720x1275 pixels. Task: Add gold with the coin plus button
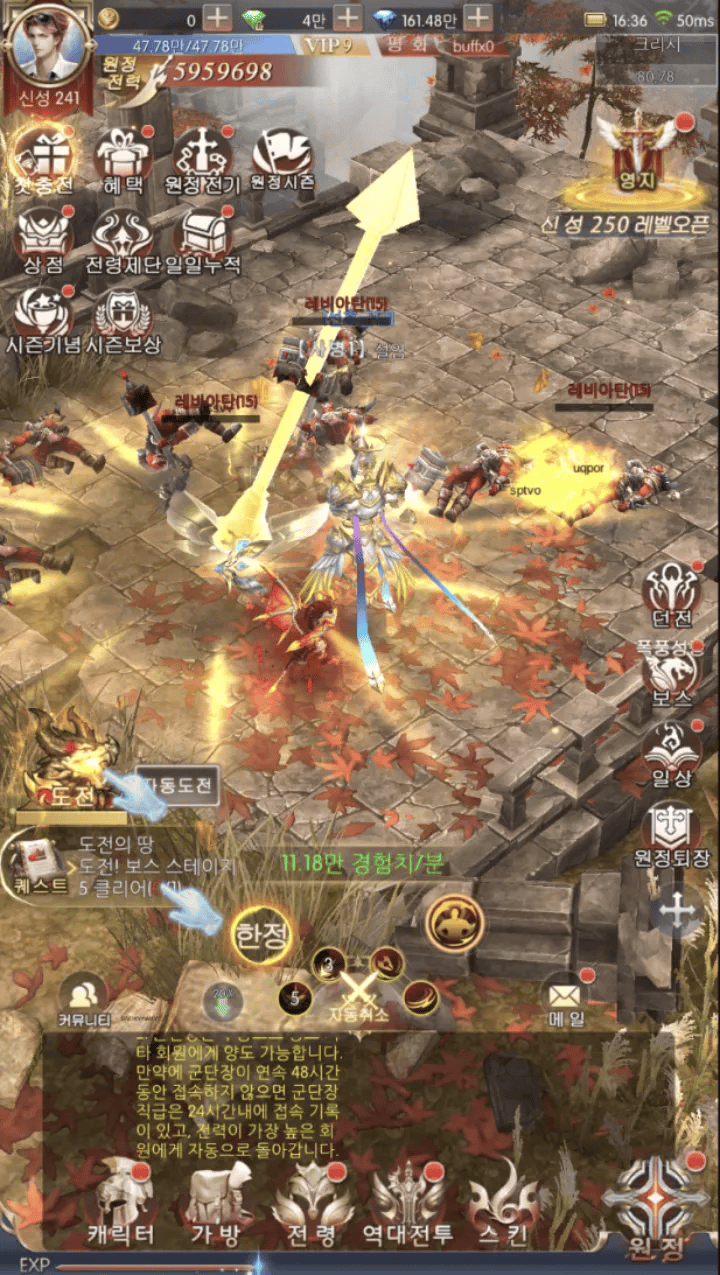[217, 18]
